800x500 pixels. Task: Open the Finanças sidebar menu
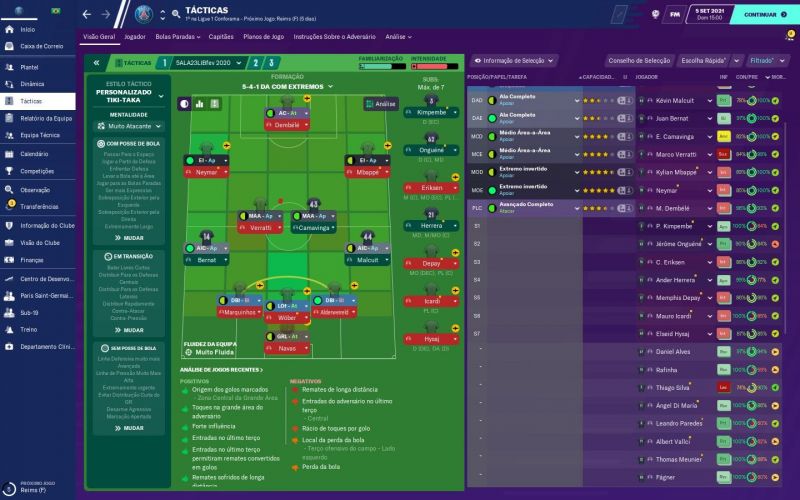pyautogui.click(x=32, y=260)
